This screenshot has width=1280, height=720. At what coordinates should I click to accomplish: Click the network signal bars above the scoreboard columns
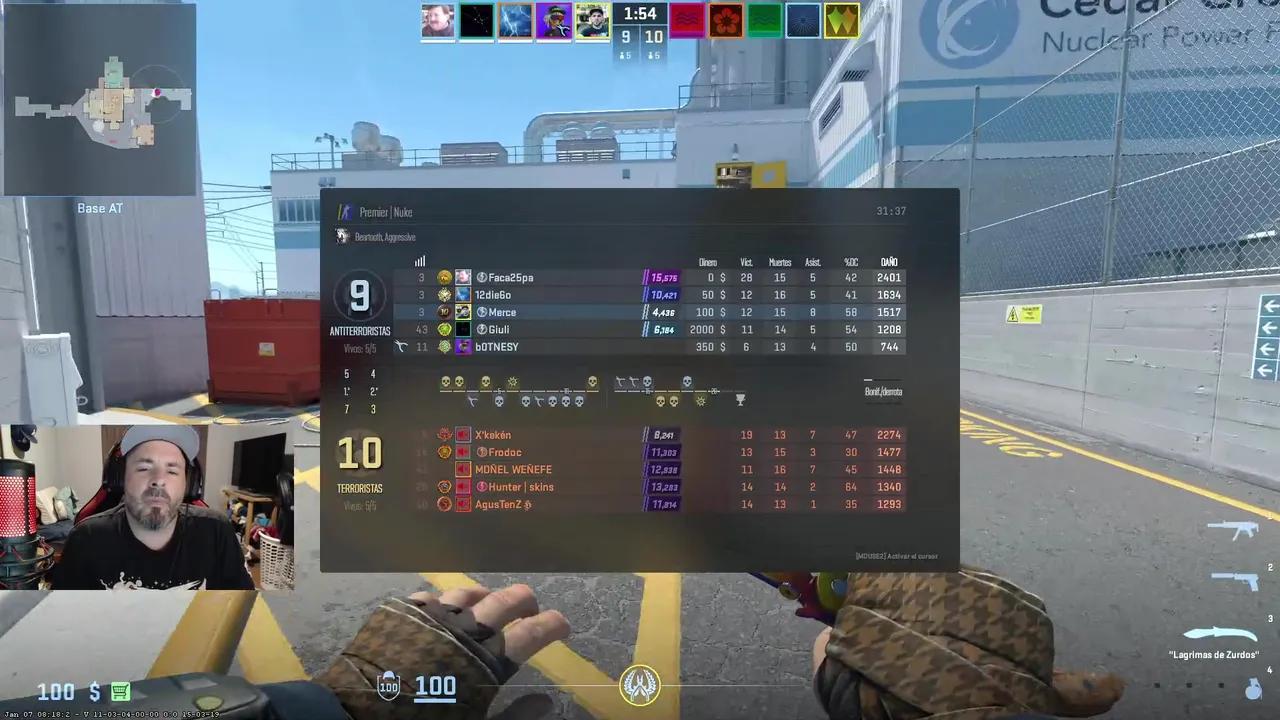419,261
